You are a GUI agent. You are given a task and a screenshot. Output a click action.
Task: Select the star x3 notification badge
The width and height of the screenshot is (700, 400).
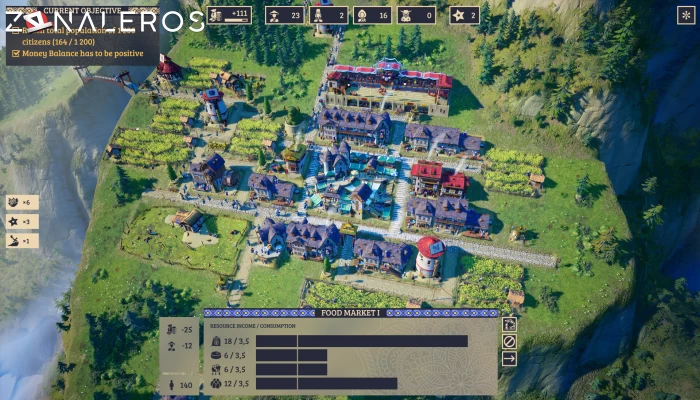[22, 221]
